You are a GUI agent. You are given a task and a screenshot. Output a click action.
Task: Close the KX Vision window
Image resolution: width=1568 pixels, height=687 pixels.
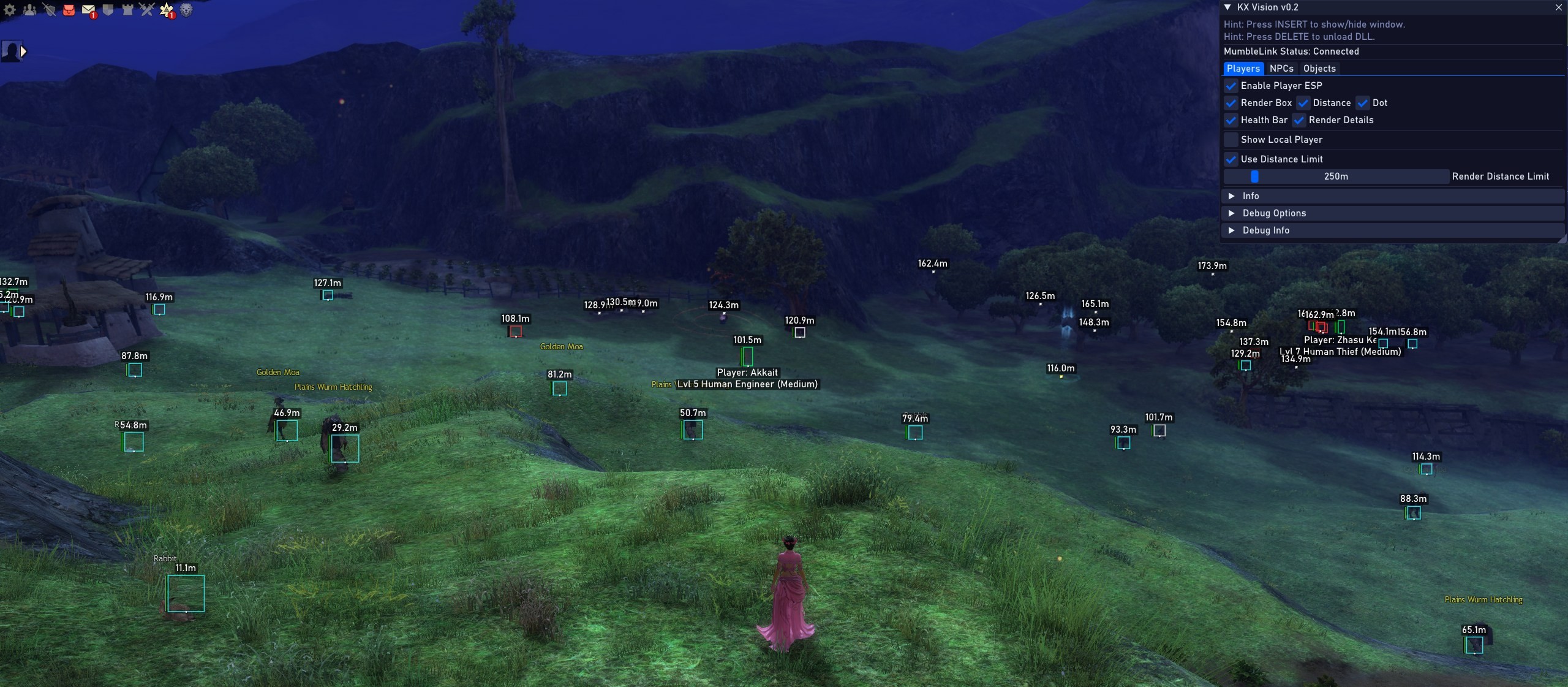(1558, 7)
